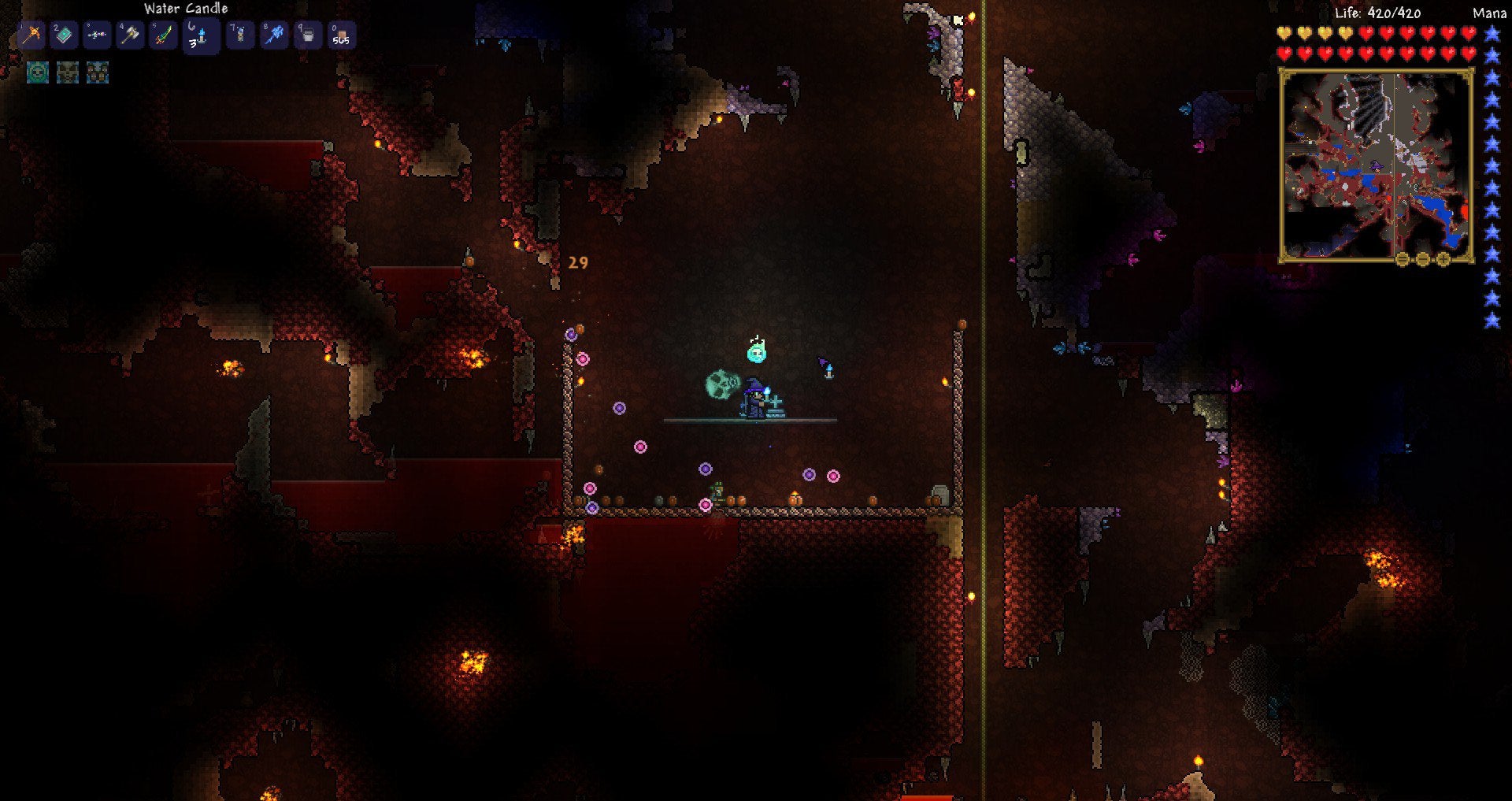Choose the rainbow gun in hotbar slot 3

[97, 35]
